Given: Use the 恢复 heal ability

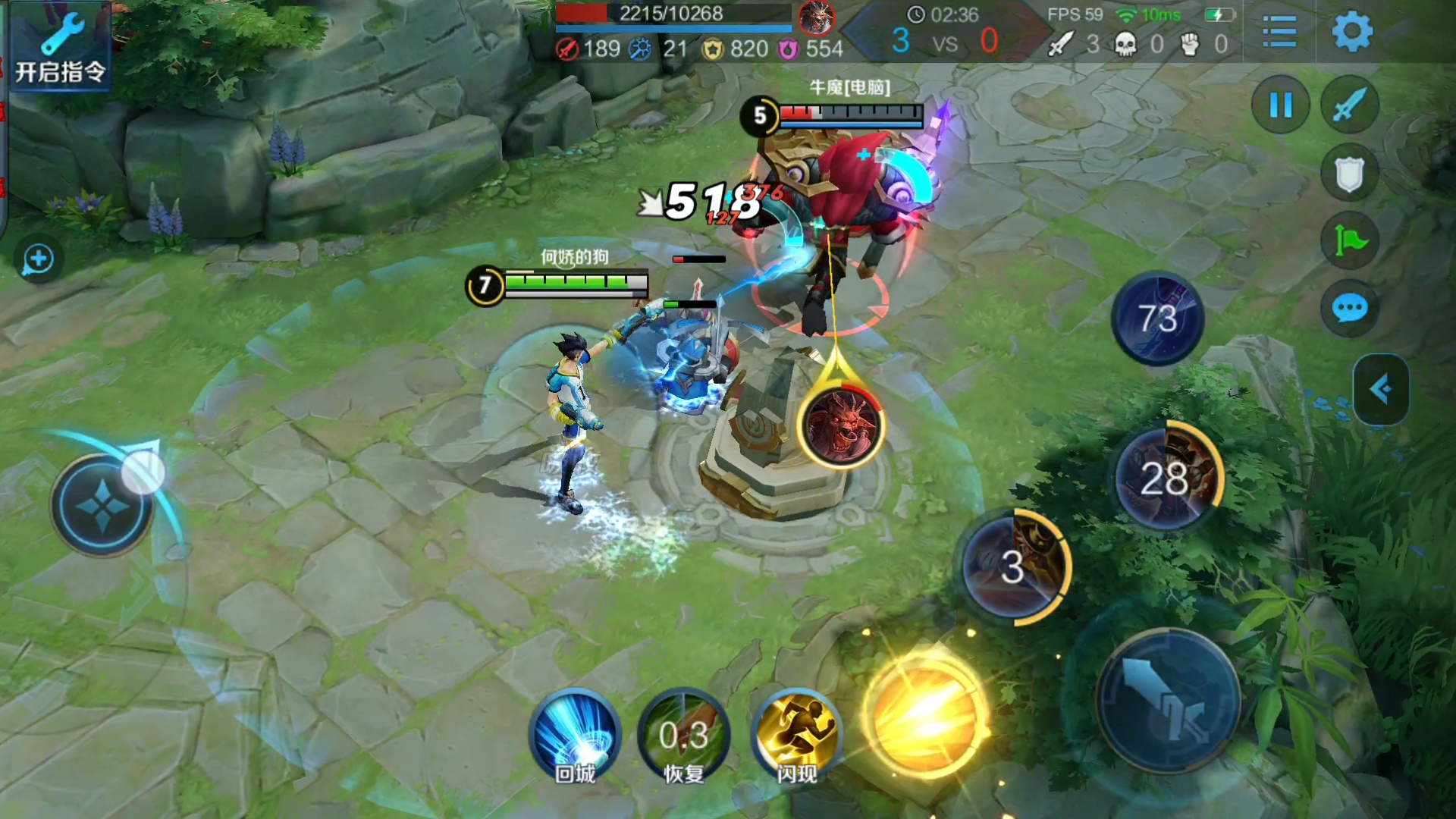Looking at the screenshot, I should 684,736.
